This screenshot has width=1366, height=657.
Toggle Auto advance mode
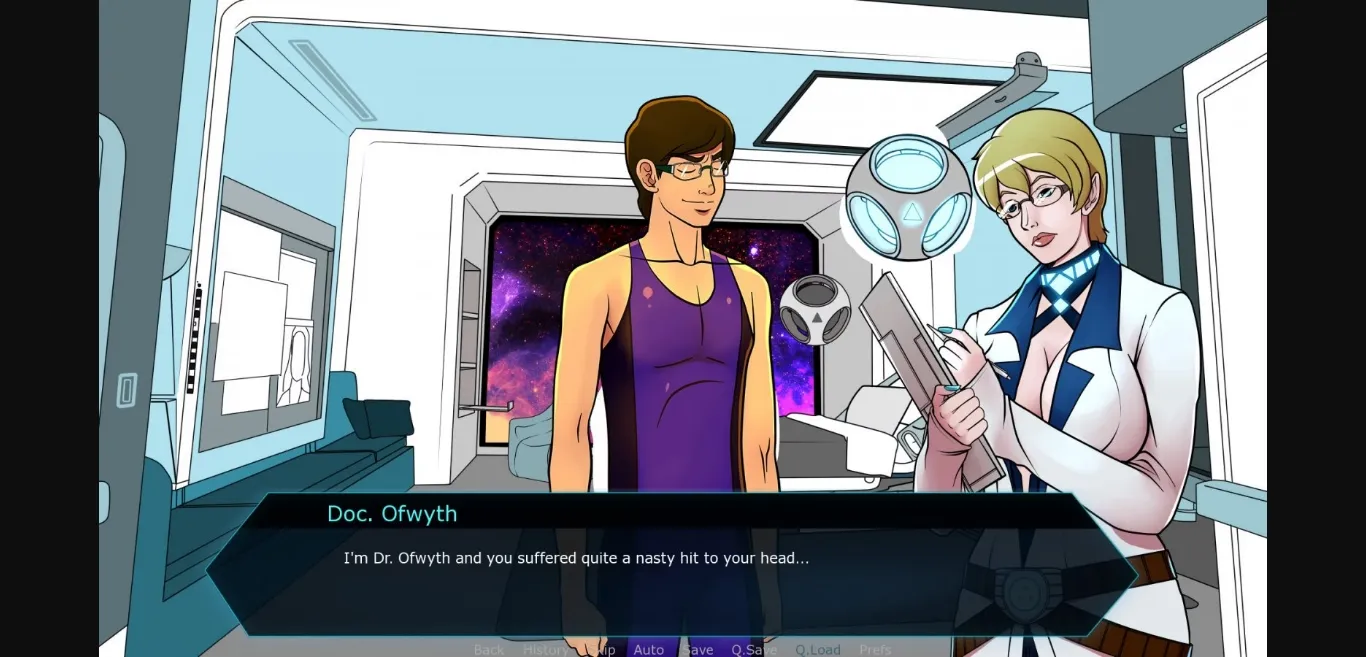[649, 650]
